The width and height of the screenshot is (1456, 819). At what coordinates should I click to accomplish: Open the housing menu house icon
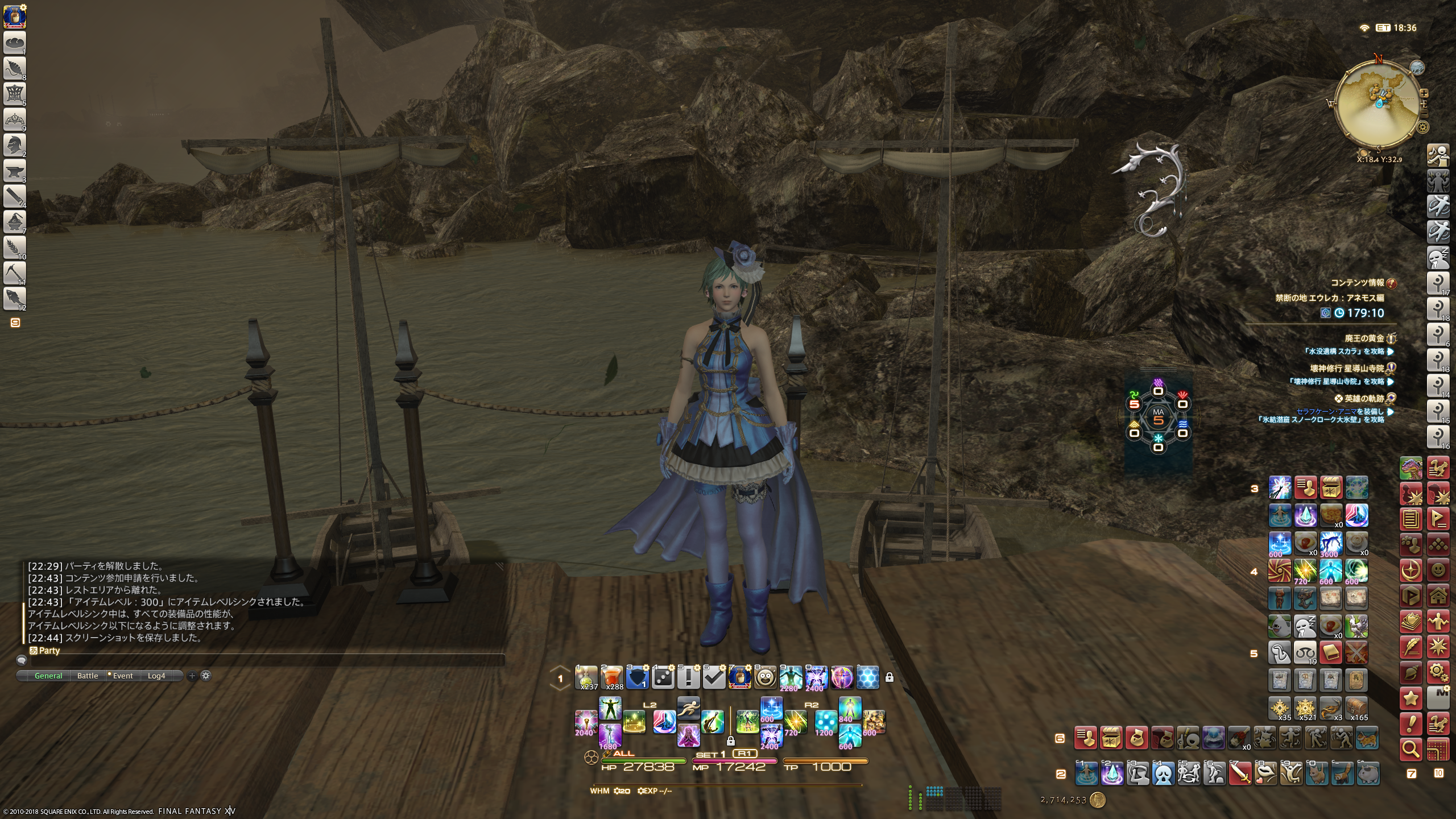point(1438,596)
